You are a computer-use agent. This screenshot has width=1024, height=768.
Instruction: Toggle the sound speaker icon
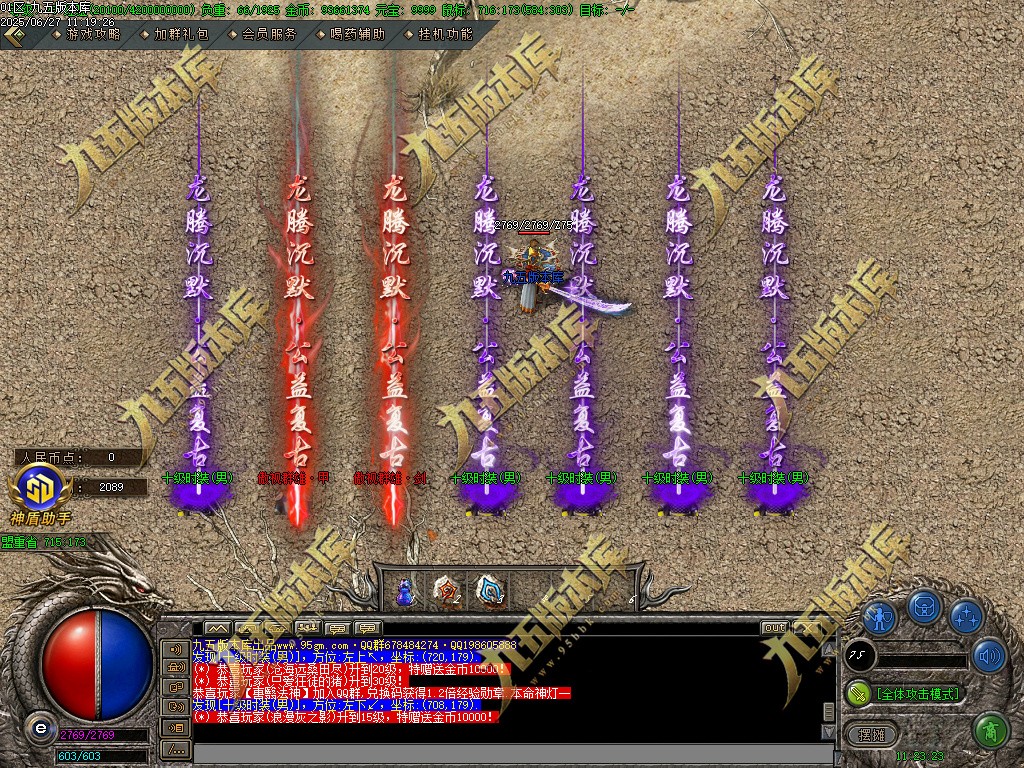pos(989,656)
